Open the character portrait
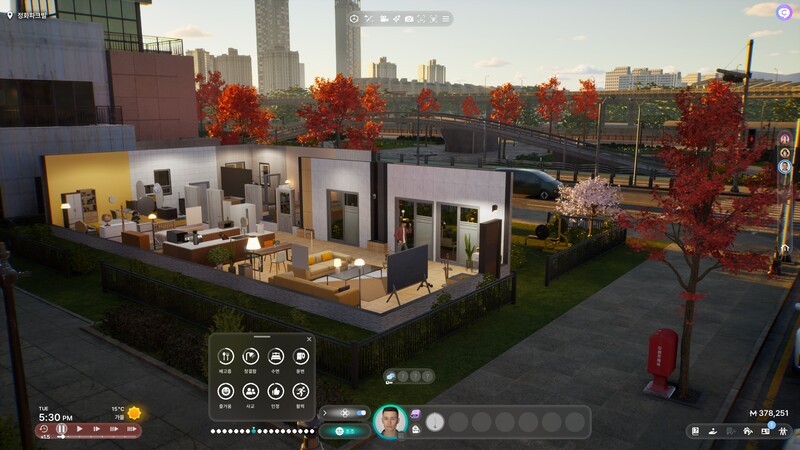The image size is (800, 450). 389,421
